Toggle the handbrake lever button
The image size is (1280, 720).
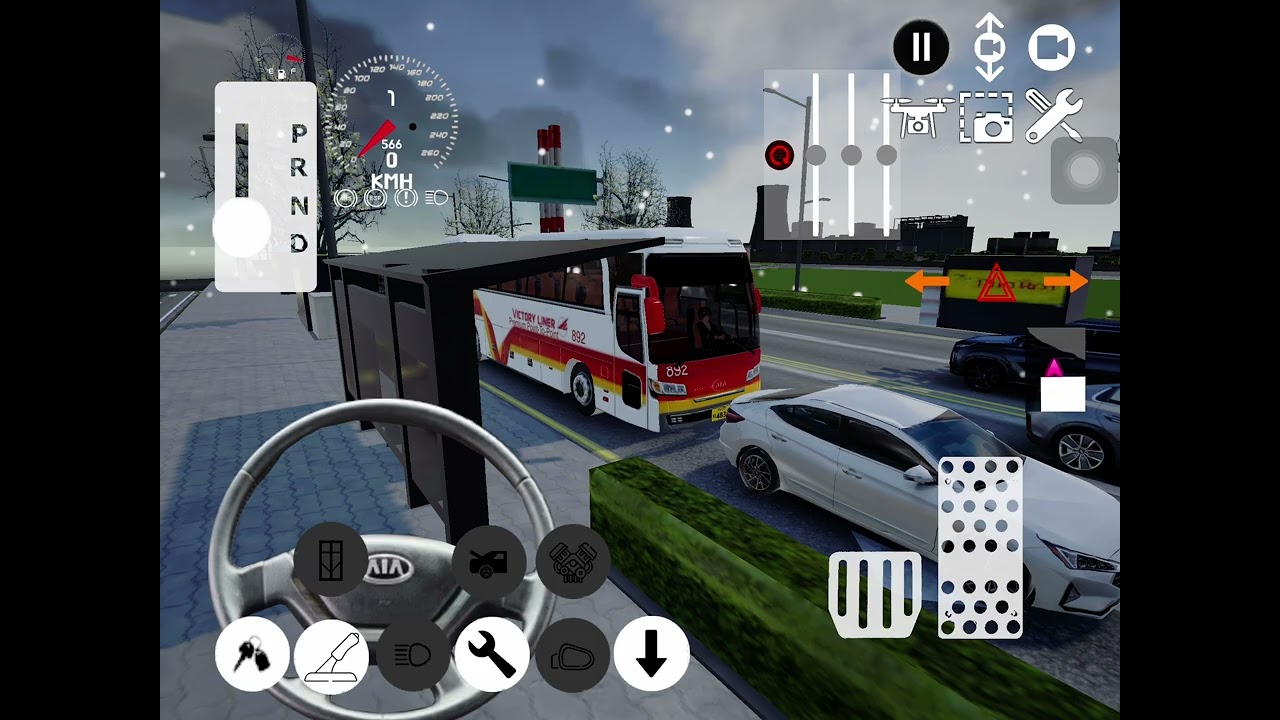pyautogui.click(x=332, y=655)
